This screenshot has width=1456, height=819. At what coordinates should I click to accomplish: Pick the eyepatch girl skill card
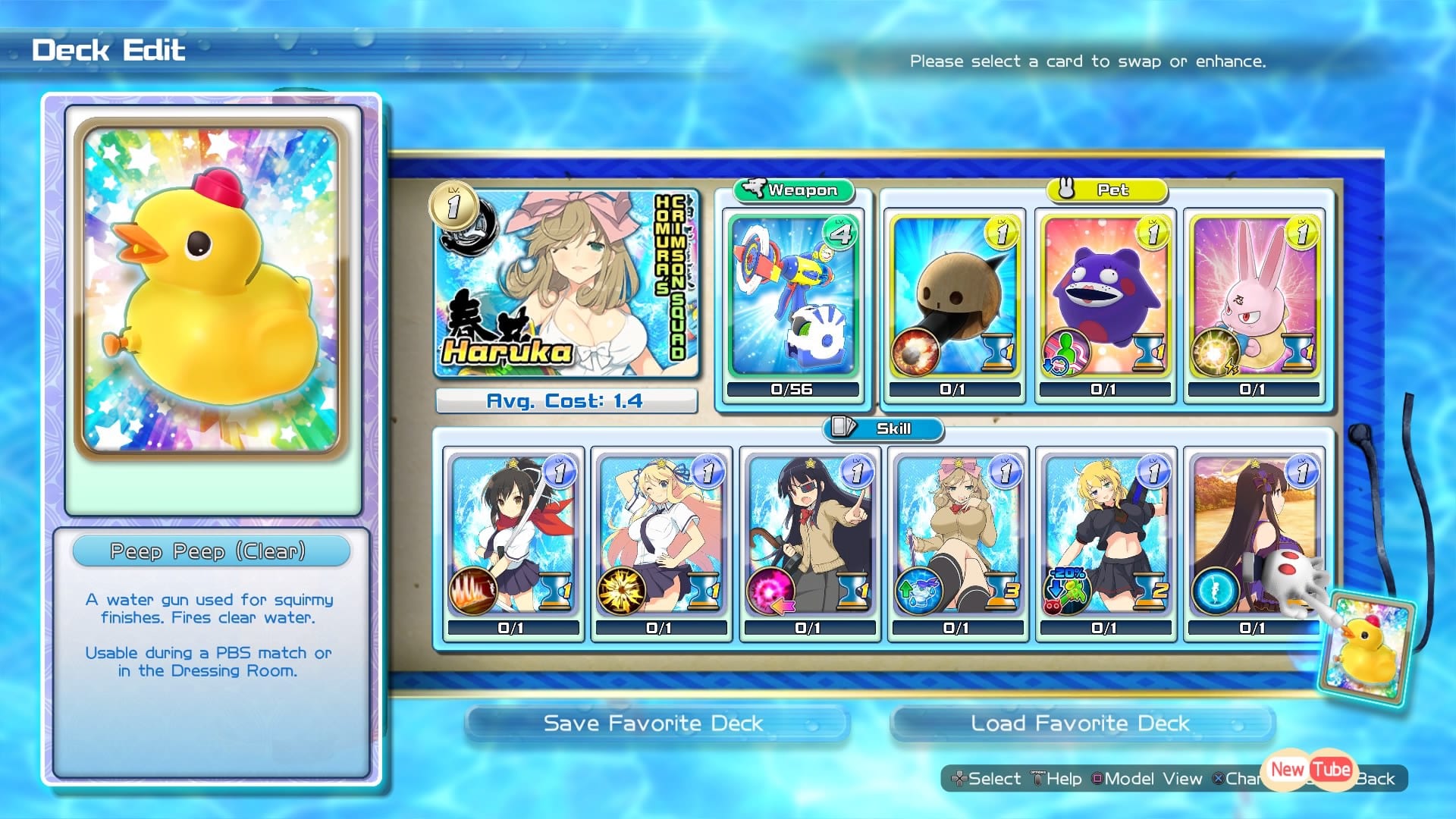click(809, 535)
